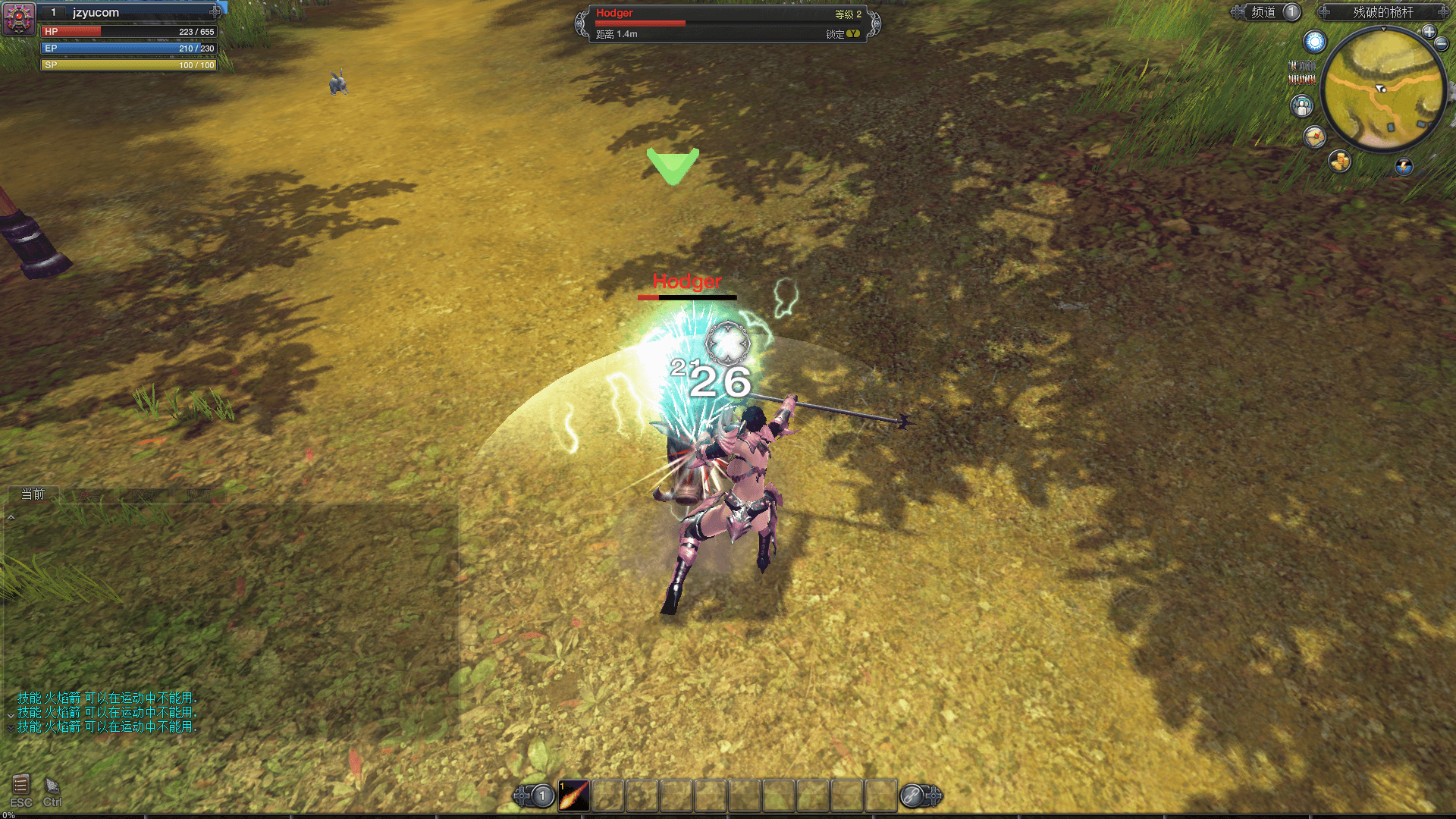1456x819 pixels.
Task: Toggle the hotbar chain-link lock button
Action: [912, 796]
